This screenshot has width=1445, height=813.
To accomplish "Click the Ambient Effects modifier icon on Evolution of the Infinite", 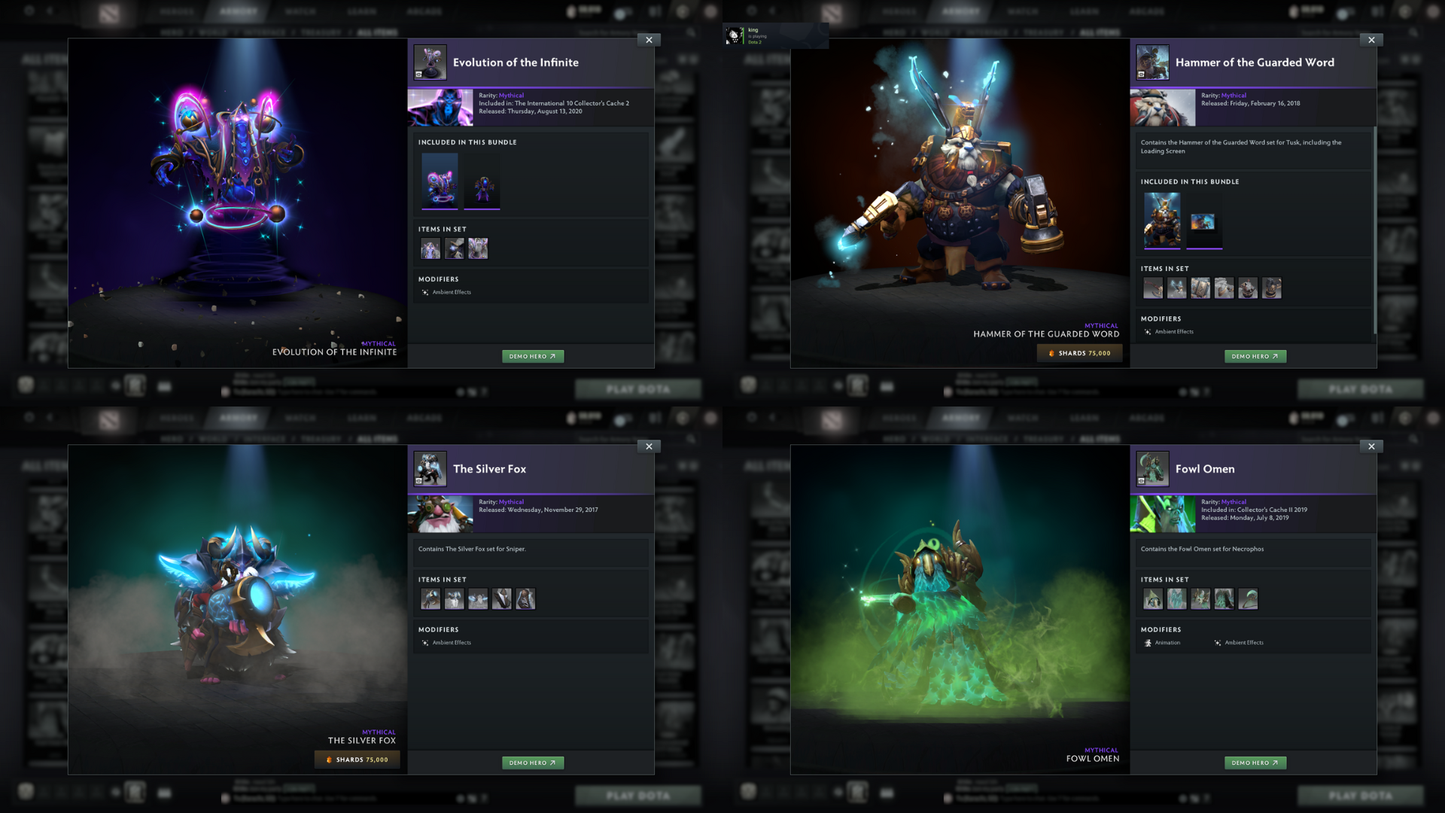I will [x=423, y=292].
